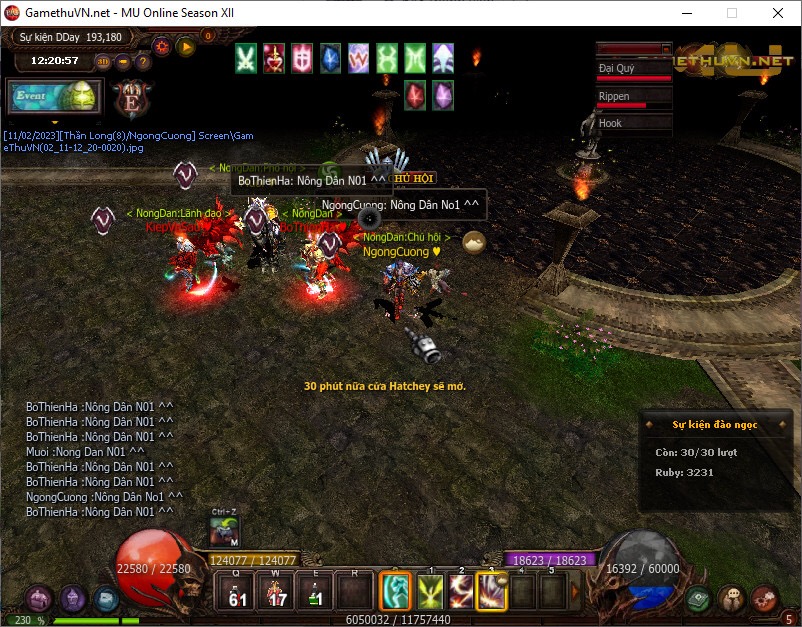Open the speech bubble community button

pos(732,599)
